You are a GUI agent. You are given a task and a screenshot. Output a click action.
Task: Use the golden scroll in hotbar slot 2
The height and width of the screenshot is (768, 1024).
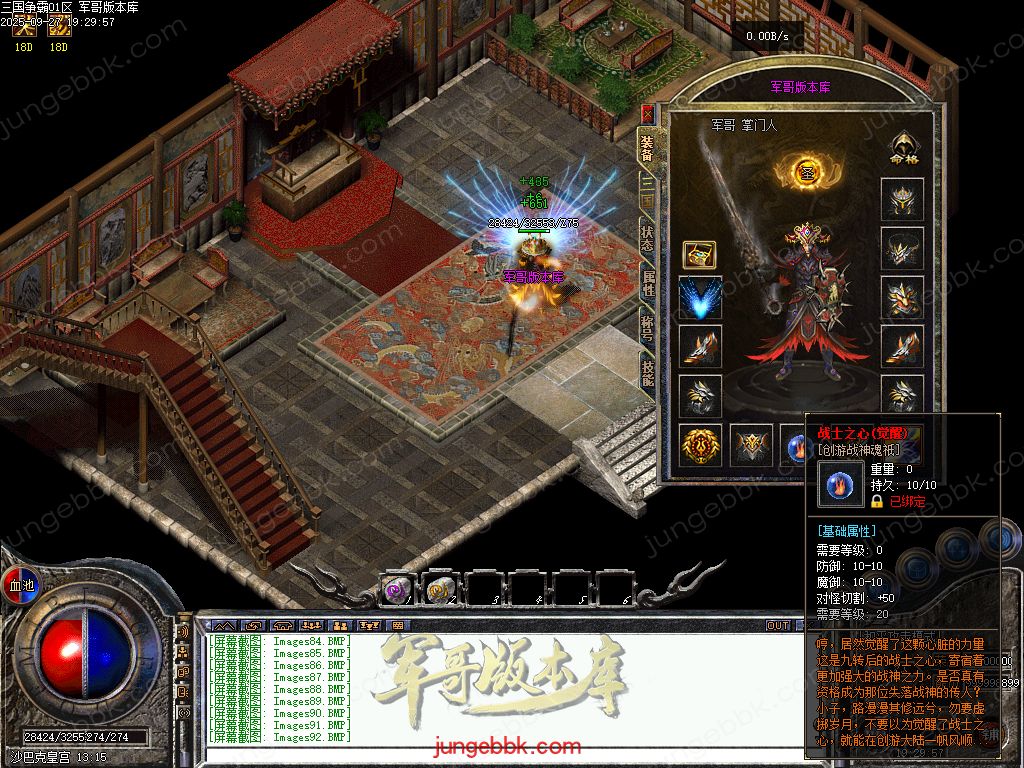pyautogui.click(x=440, y=590)
